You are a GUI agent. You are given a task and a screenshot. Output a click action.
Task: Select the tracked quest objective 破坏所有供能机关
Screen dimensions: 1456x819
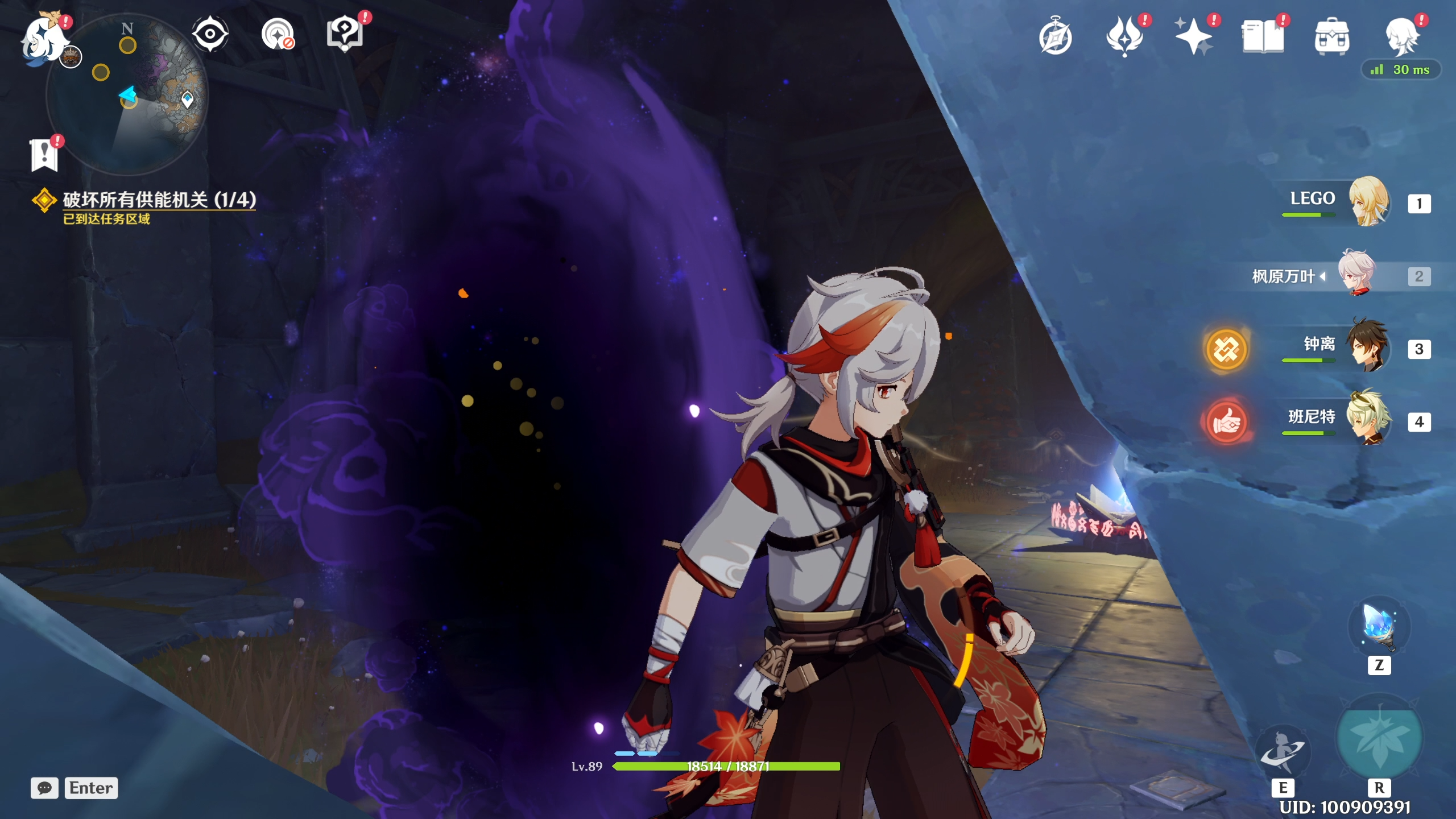pyautogui.click(x=159, y=200)
